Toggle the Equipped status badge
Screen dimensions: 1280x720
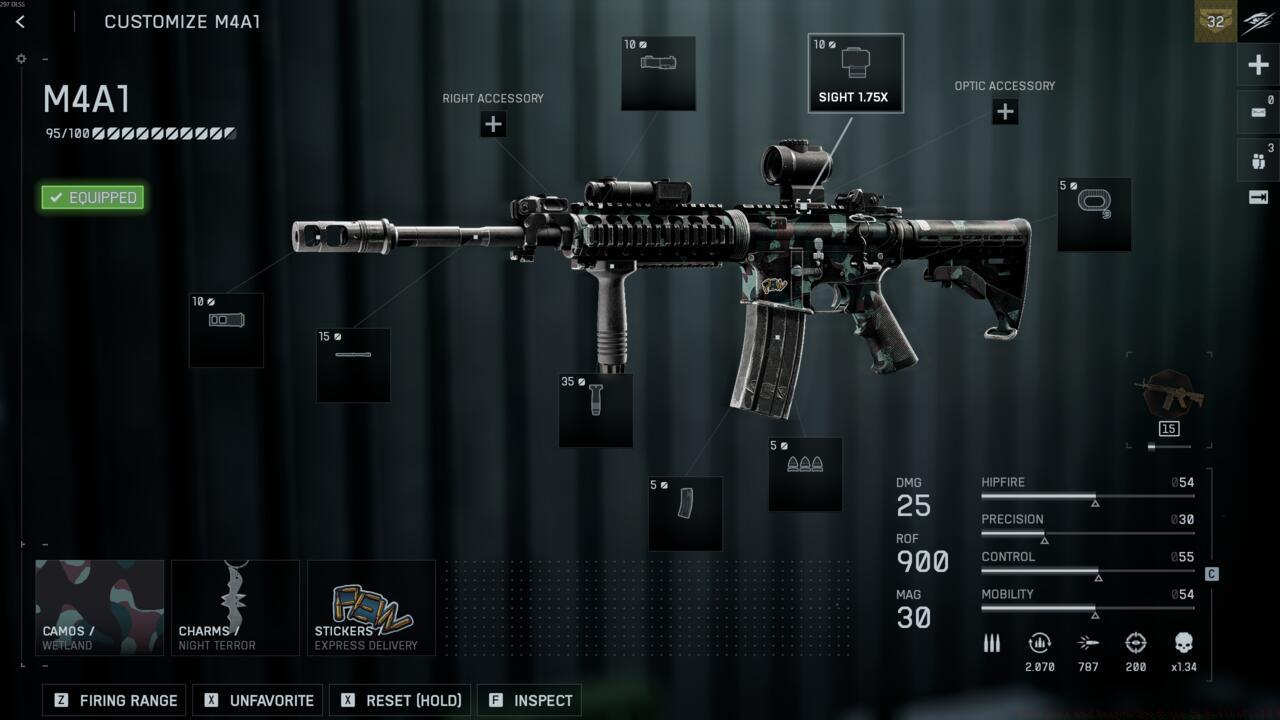coord(92,197)
